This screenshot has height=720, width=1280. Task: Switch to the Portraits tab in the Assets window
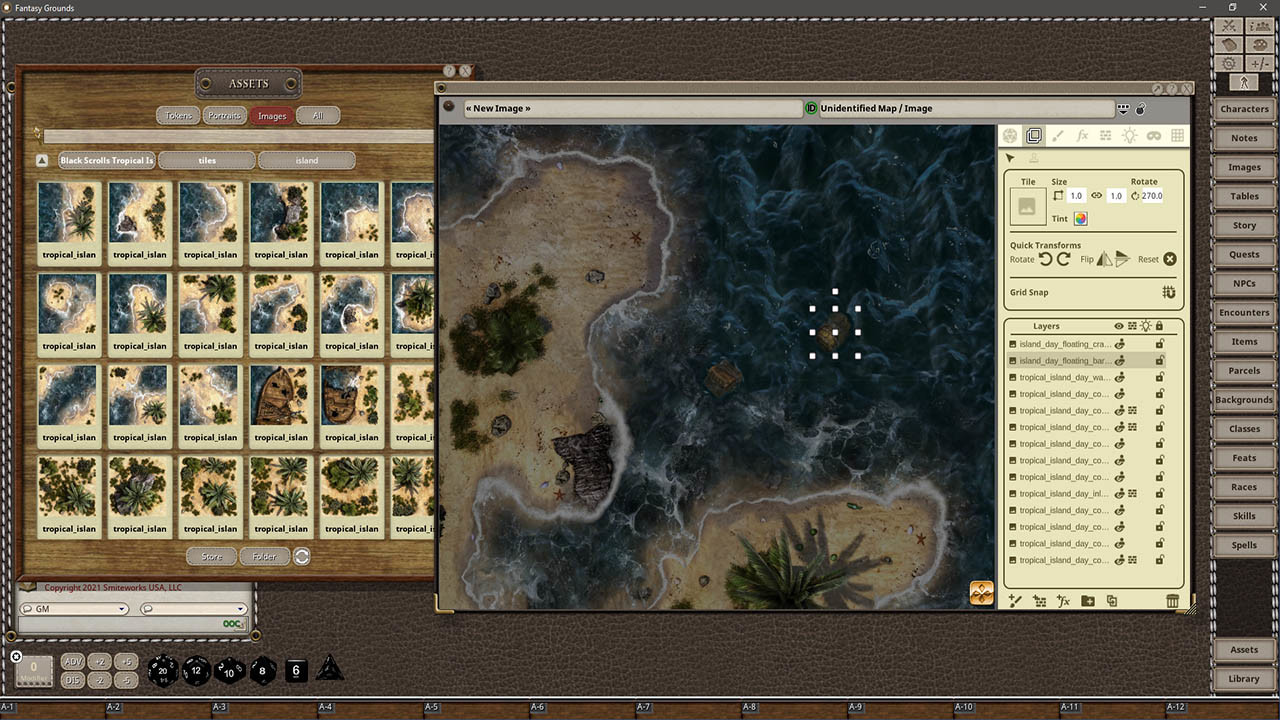(x=224, y=115)
